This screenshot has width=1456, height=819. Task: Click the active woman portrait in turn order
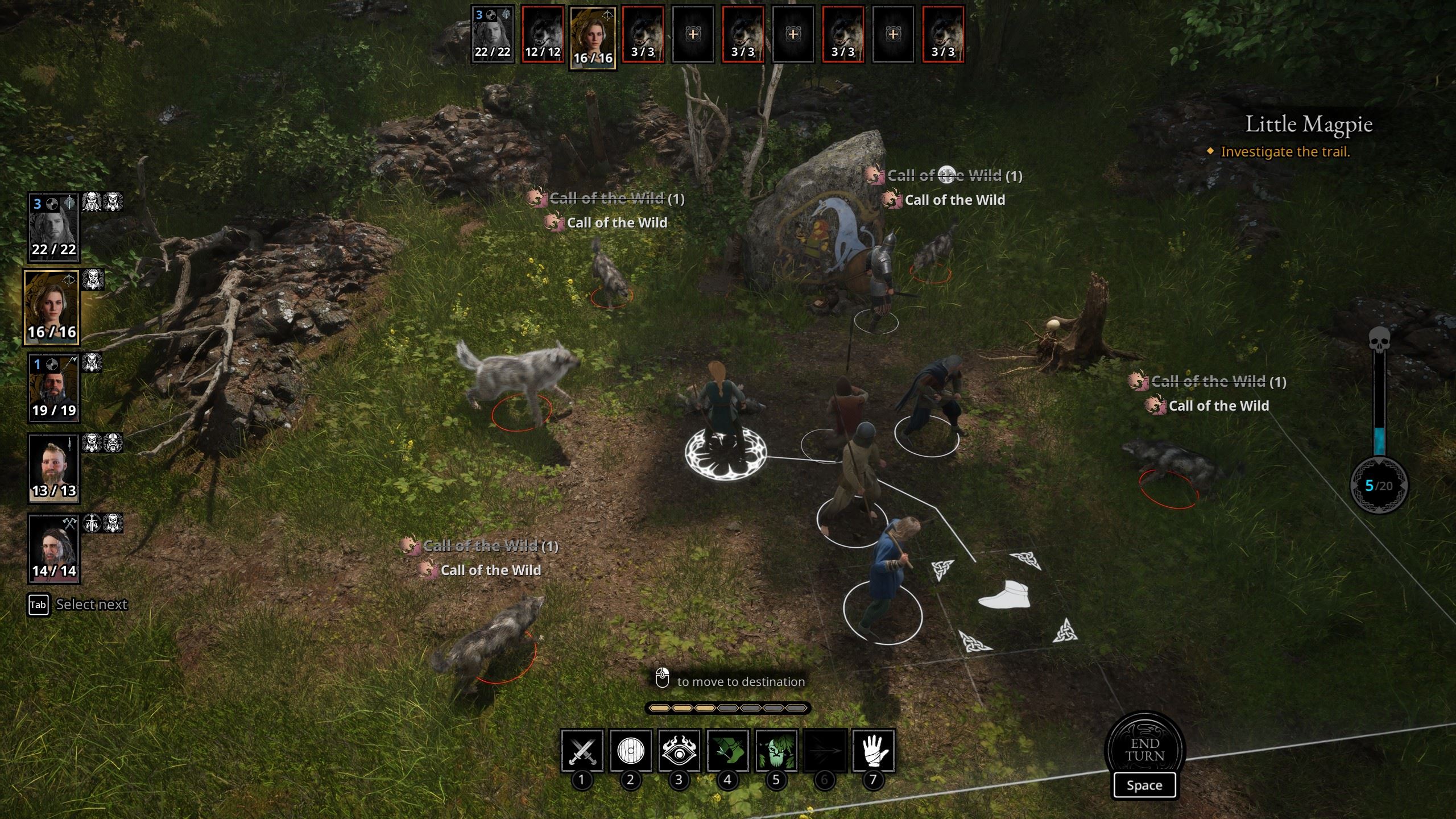pyautogui.click(x=593, y=38)
